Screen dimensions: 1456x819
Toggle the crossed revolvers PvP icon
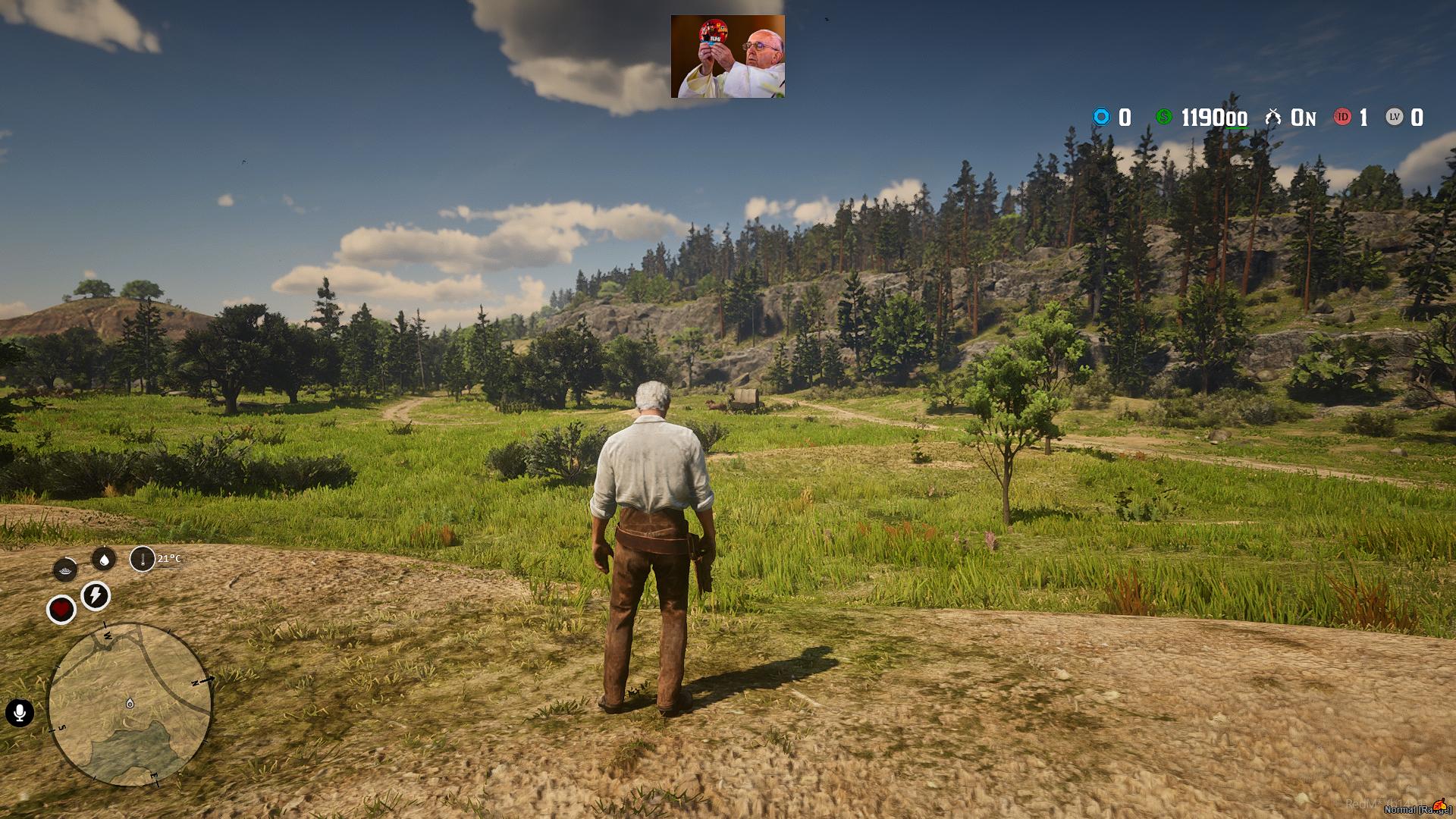click(1273, 117)
